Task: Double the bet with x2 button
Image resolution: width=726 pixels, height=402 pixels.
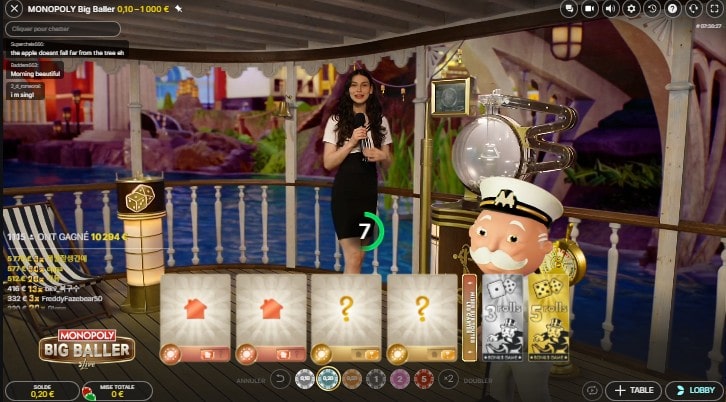Action: point(449,379)
